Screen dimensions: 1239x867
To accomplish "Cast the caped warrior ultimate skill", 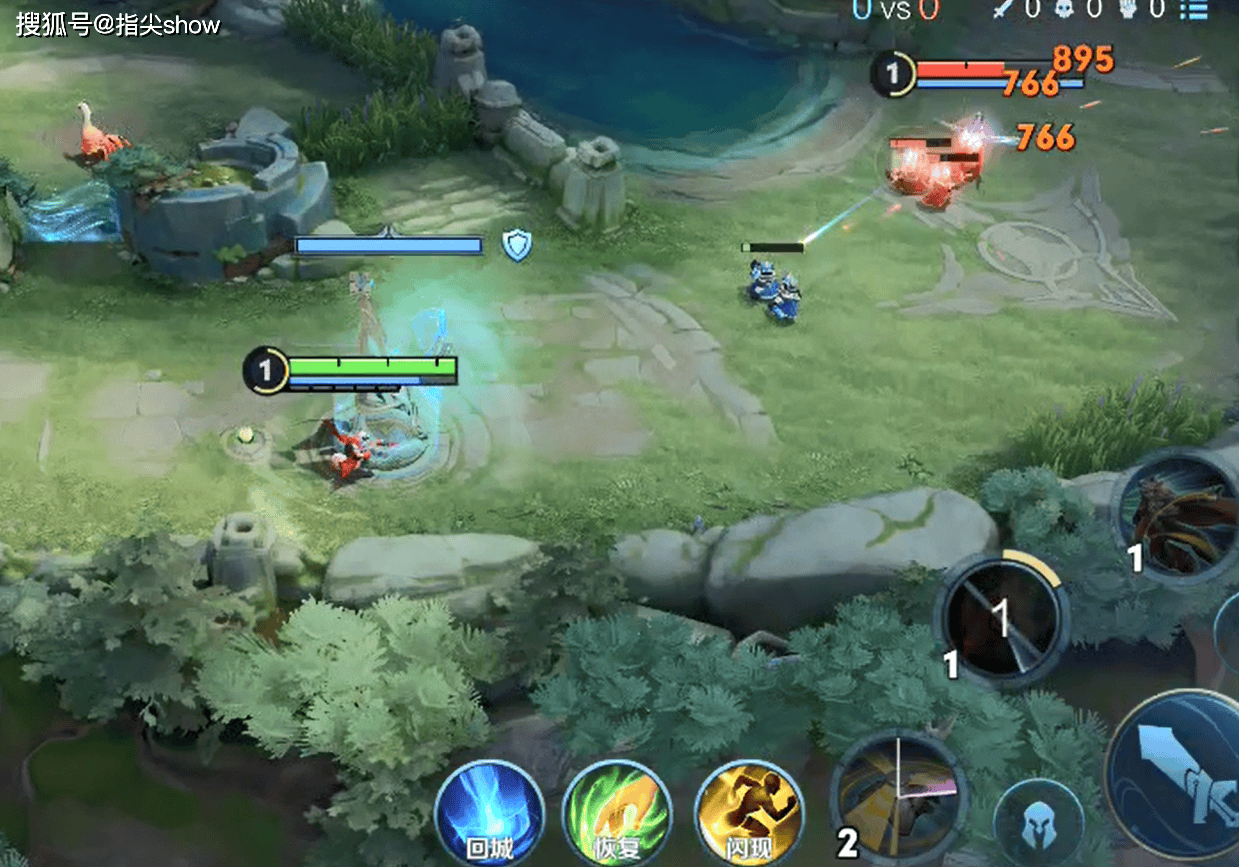I will click(x=1178, y=520).
